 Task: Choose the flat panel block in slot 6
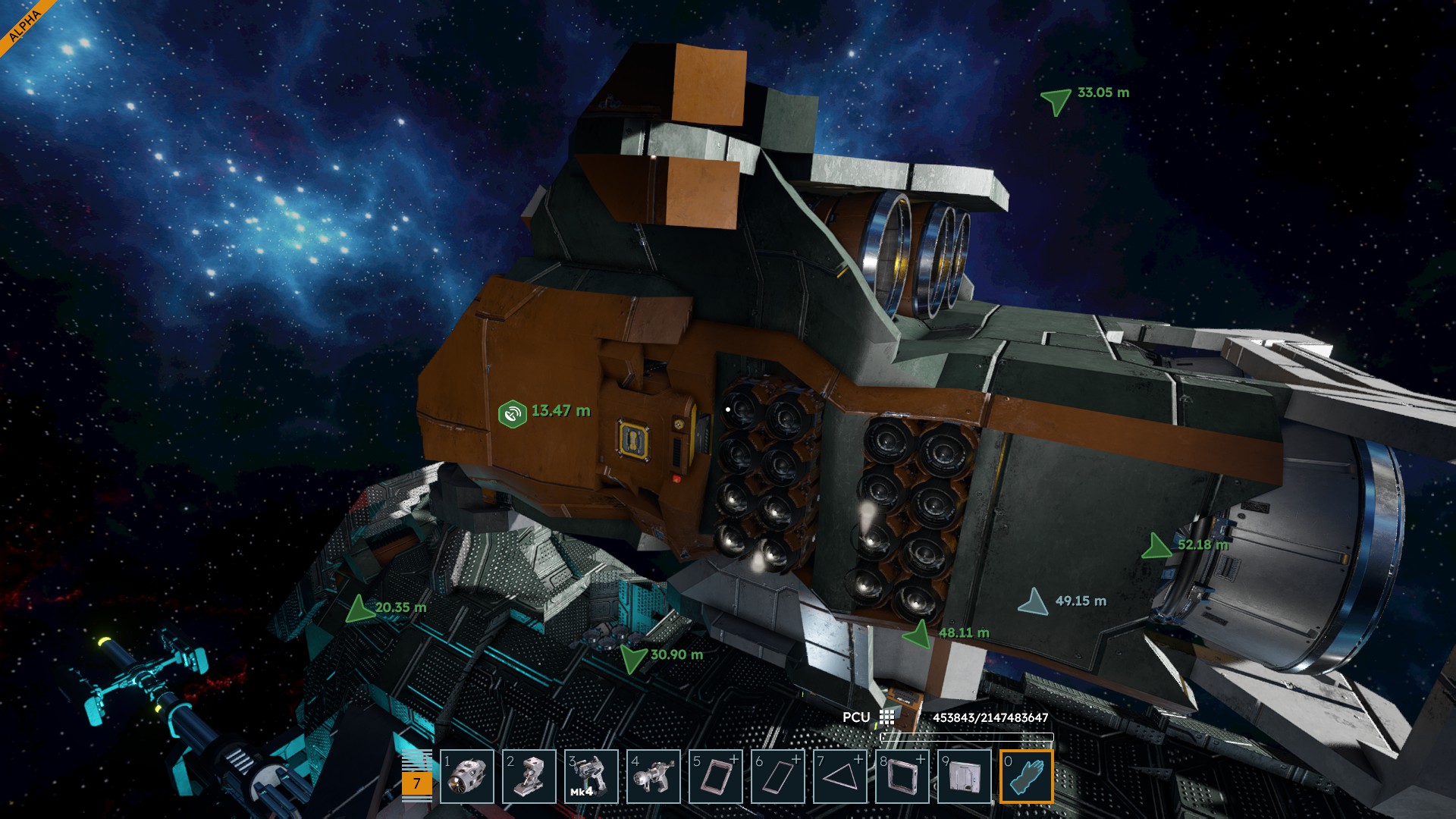click(778, 777)
